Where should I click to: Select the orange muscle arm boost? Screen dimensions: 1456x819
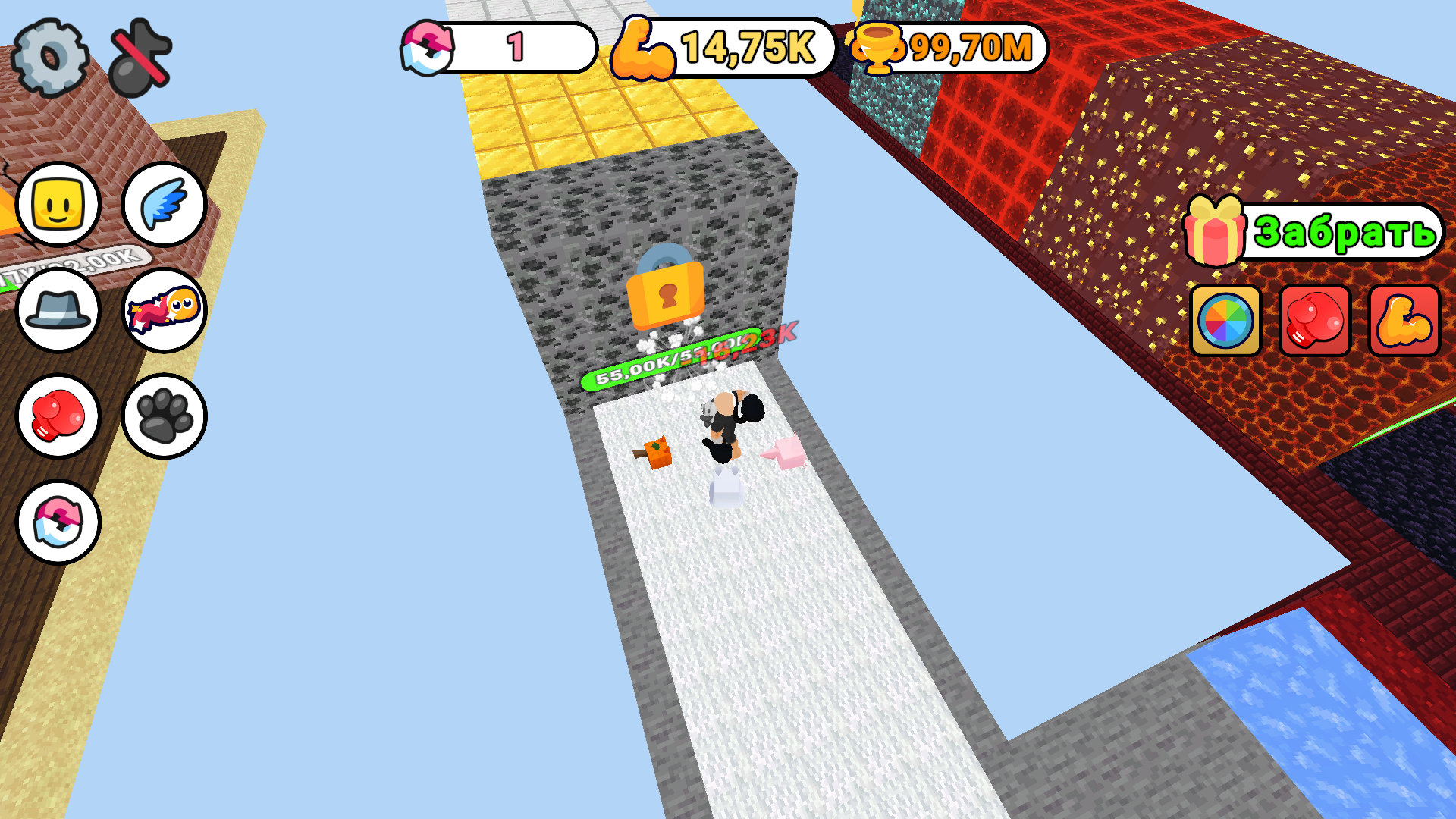pyautogui.click(x=1402, y=320)
